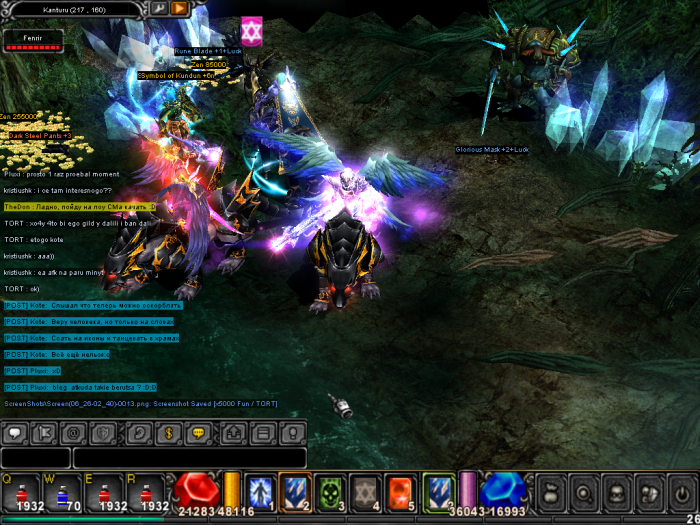Open the wrench settings button
700x525 pixels.
pos(159,8)
